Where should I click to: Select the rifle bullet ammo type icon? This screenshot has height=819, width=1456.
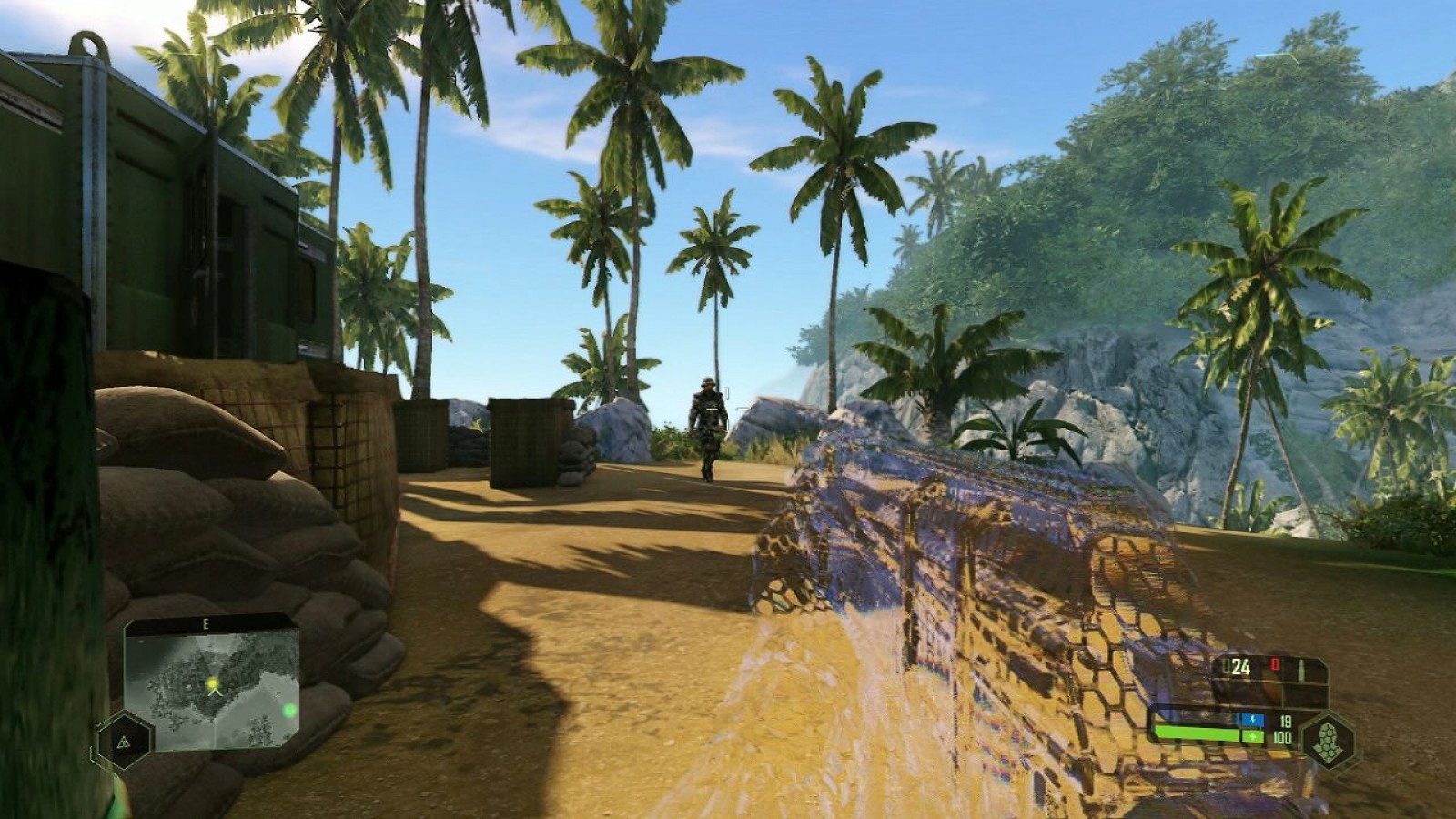[1301, 669]
